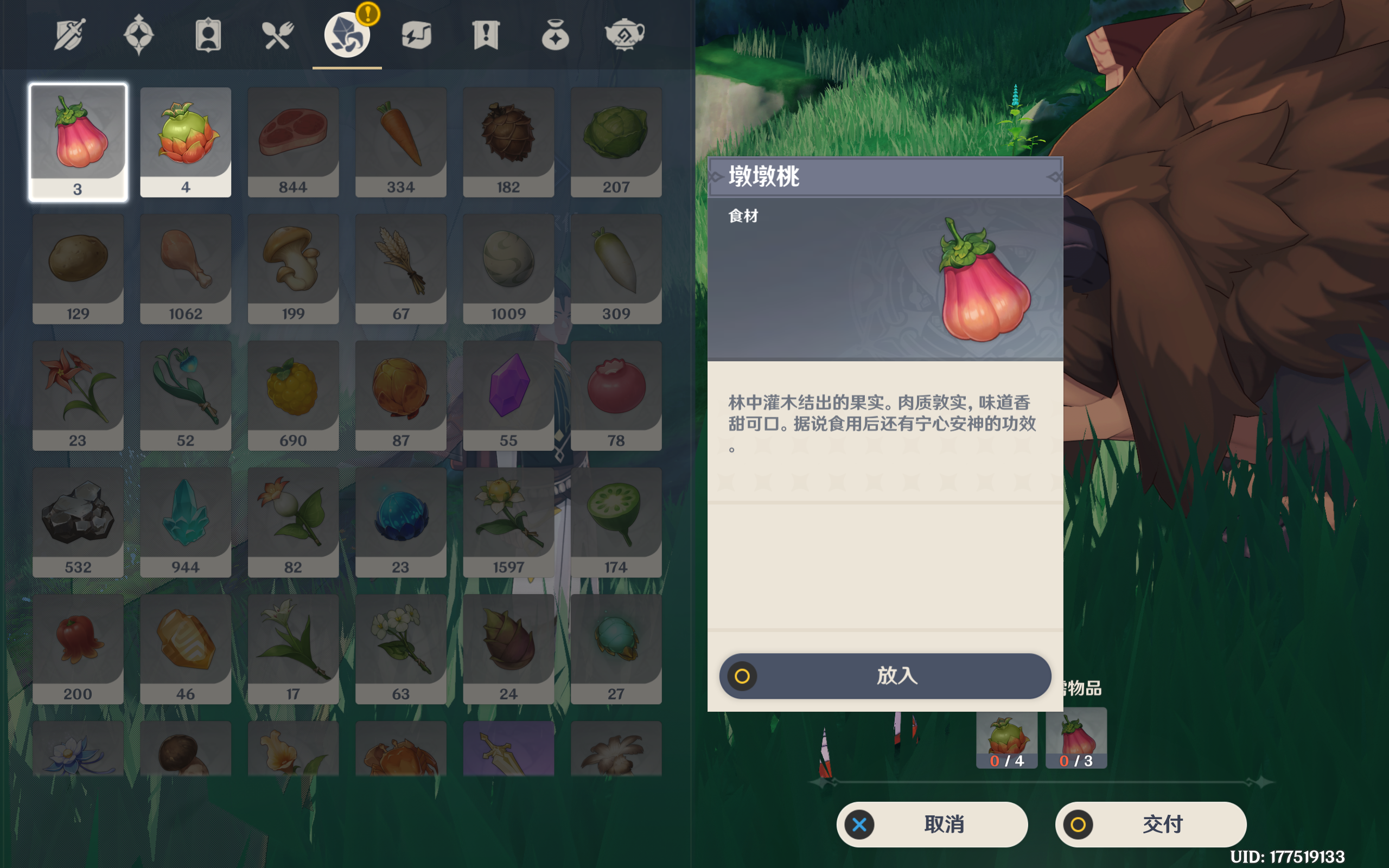
Task: Open the food tab with fork and knife
Action: click(278, 35)
